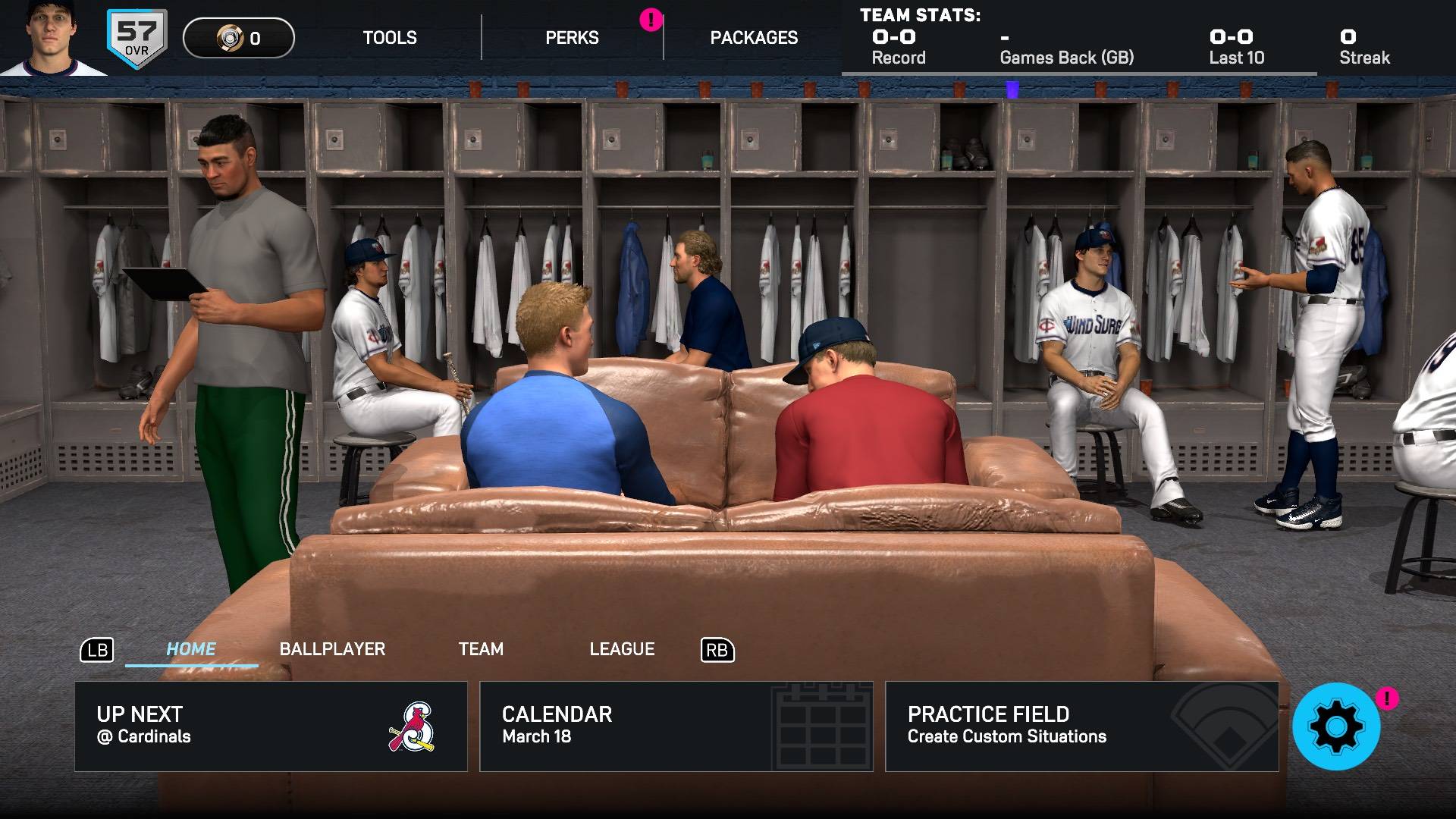This screenshot has width=1456, height=819.
Task: Click the RB tab-cycle button
Action: 716,650
